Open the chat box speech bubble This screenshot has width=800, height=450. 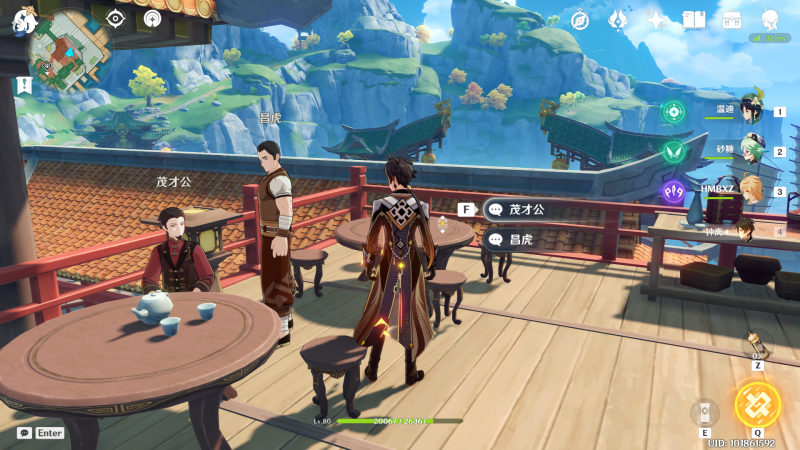click(x=24, y=433)
